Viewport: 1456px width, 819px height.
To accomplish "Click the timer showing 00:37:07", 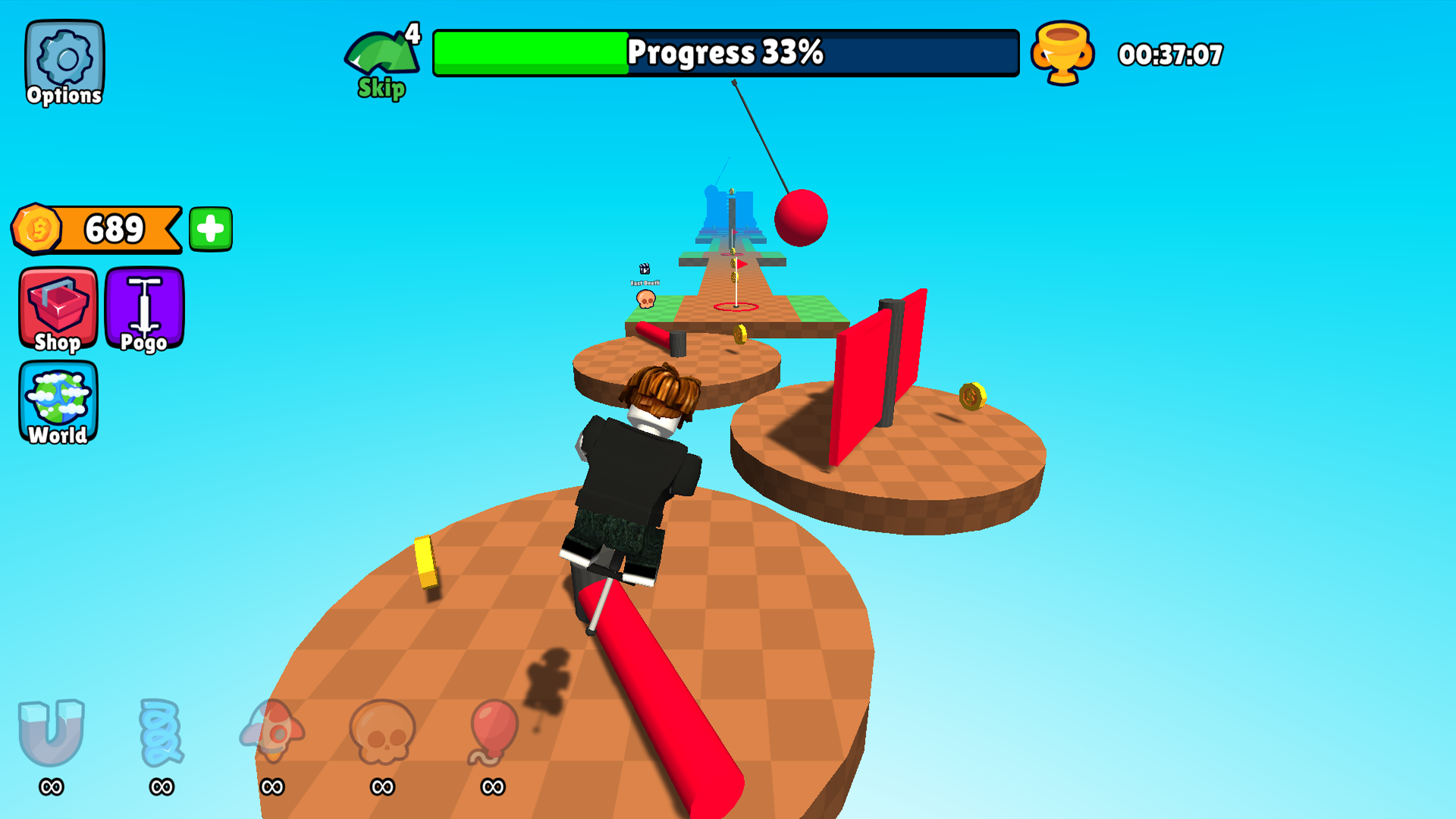I will pyautogui.click(x=1172, y=54).
